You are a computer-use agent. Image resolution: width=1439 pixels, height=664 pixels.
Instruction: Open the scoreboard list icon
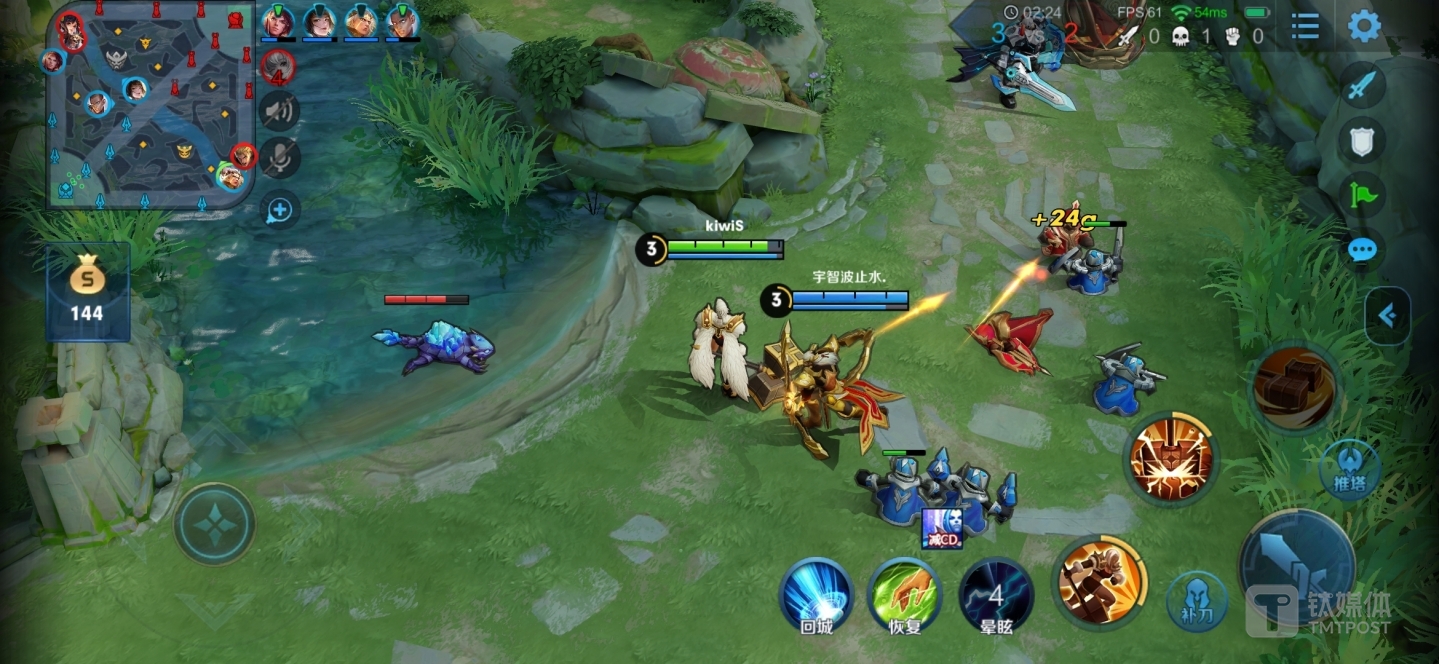(x=1305, y=27)
